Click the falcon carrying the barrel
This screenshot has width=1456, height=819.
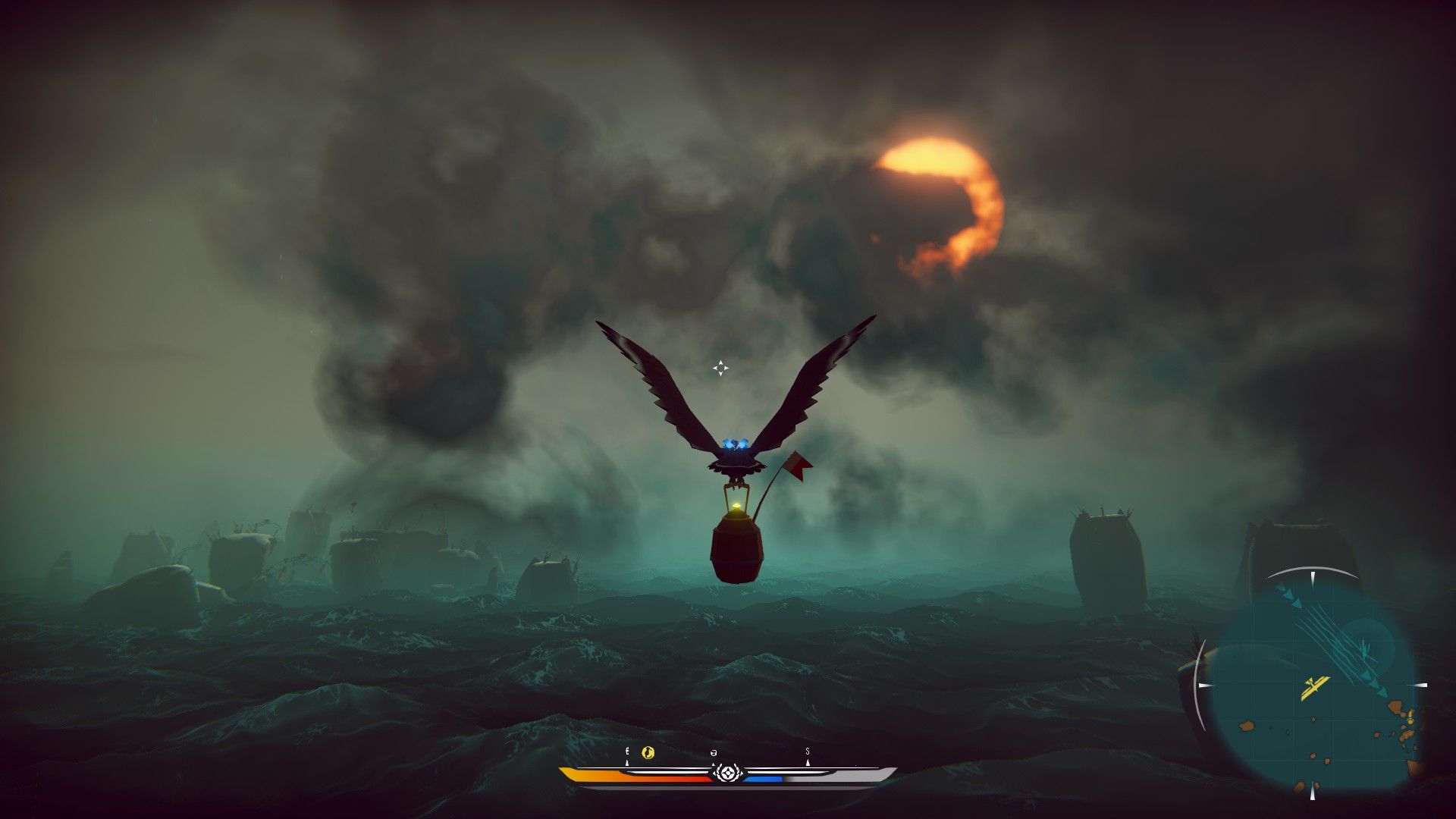click(734, 455)
